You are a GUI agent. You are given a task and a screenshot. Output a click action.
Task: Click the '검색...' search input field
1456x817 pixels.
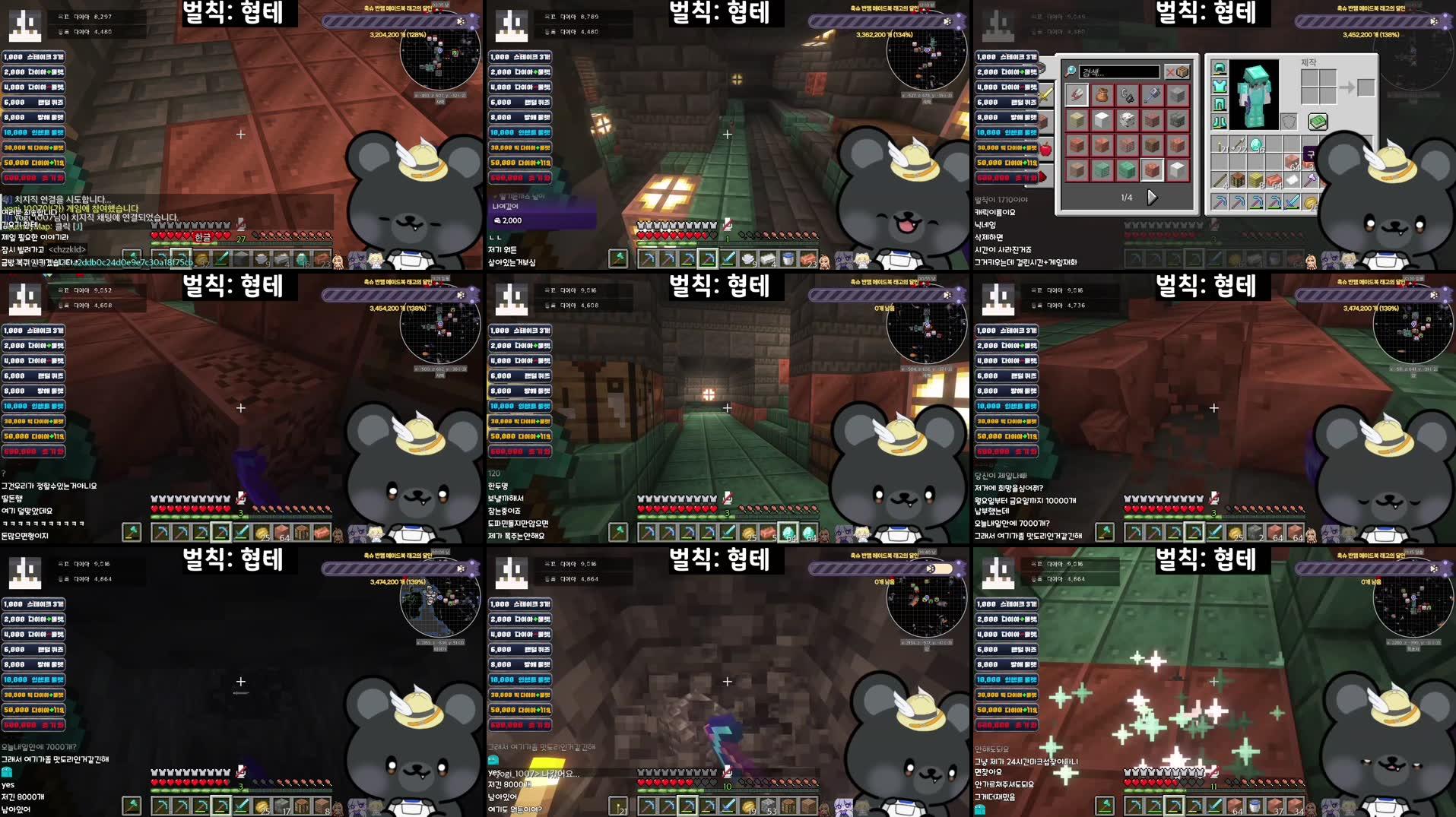(x=1119, y=72)
